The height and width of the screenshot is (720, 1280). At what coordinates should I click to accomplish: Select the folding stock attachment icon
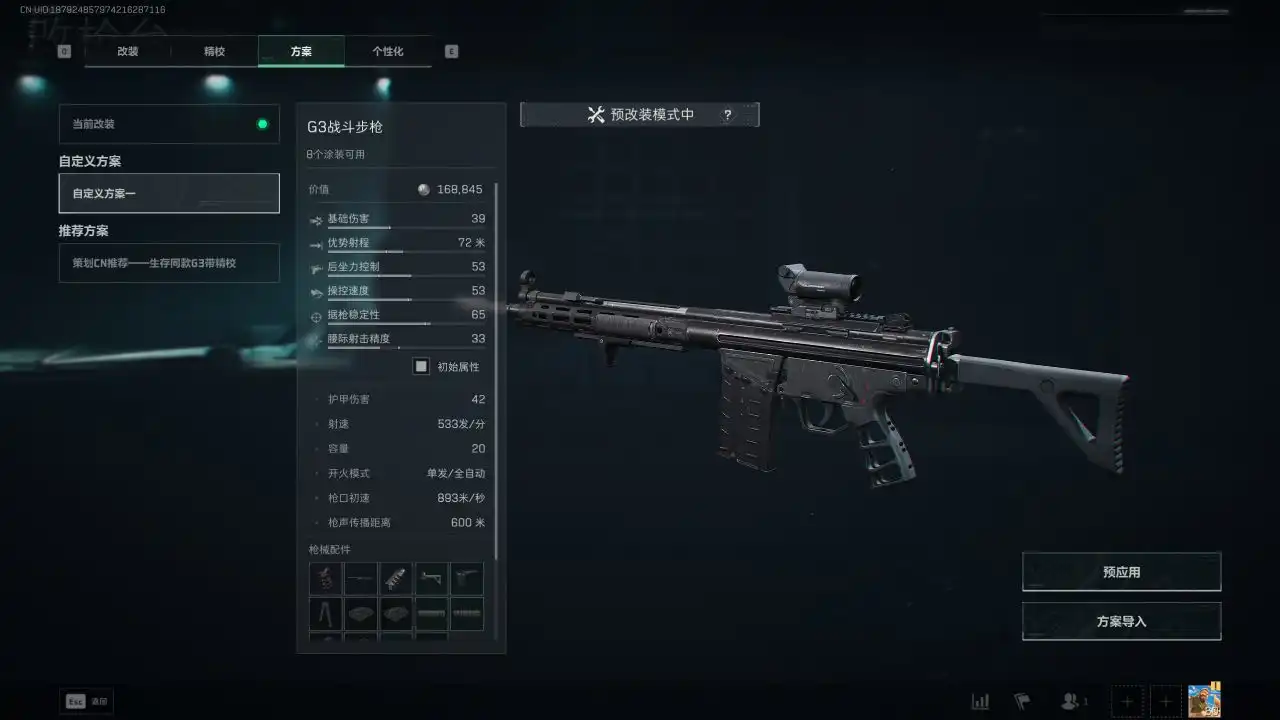[431, 578]
